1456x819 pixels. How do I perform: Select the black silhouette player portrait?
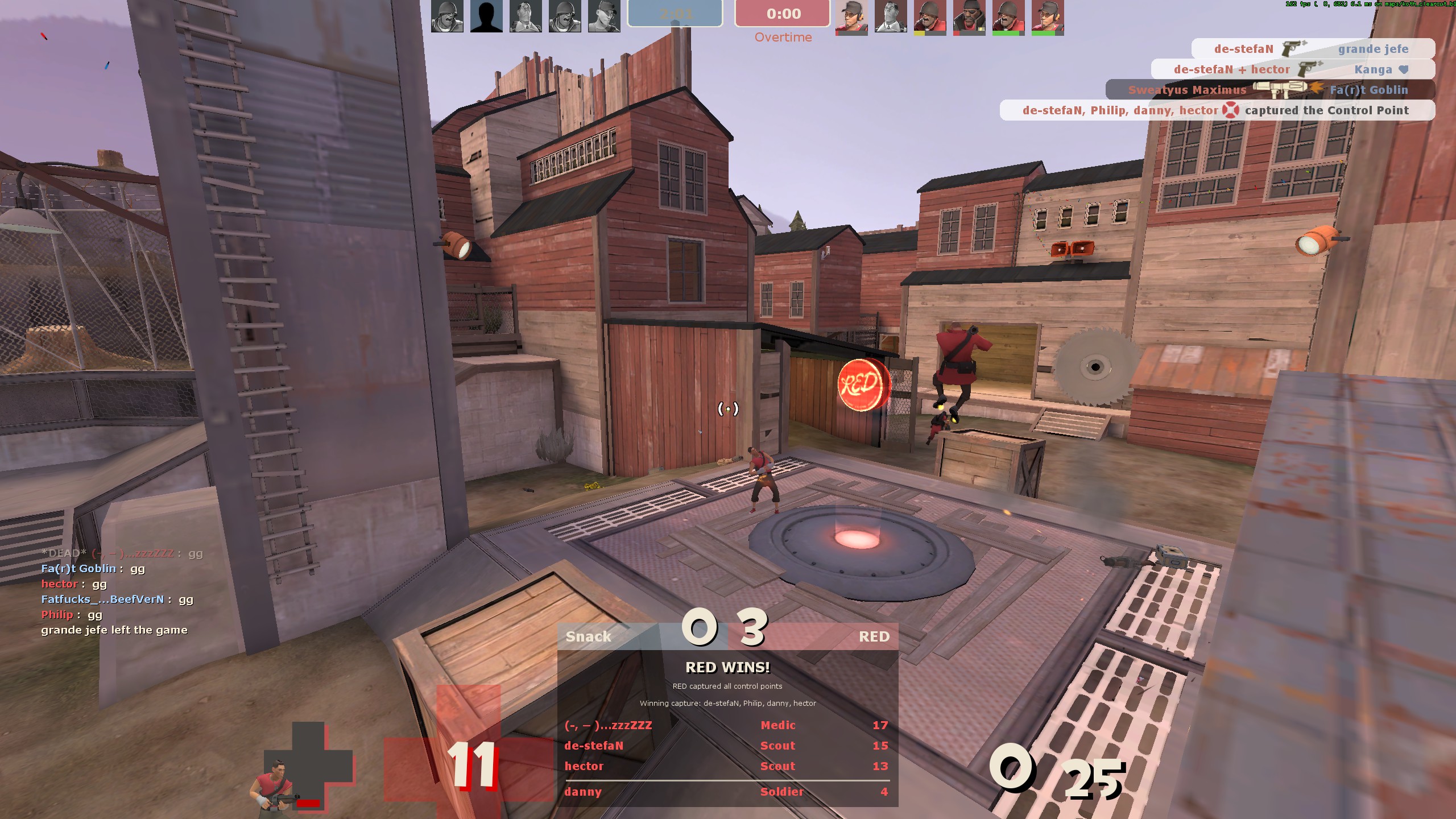(486, 16)
